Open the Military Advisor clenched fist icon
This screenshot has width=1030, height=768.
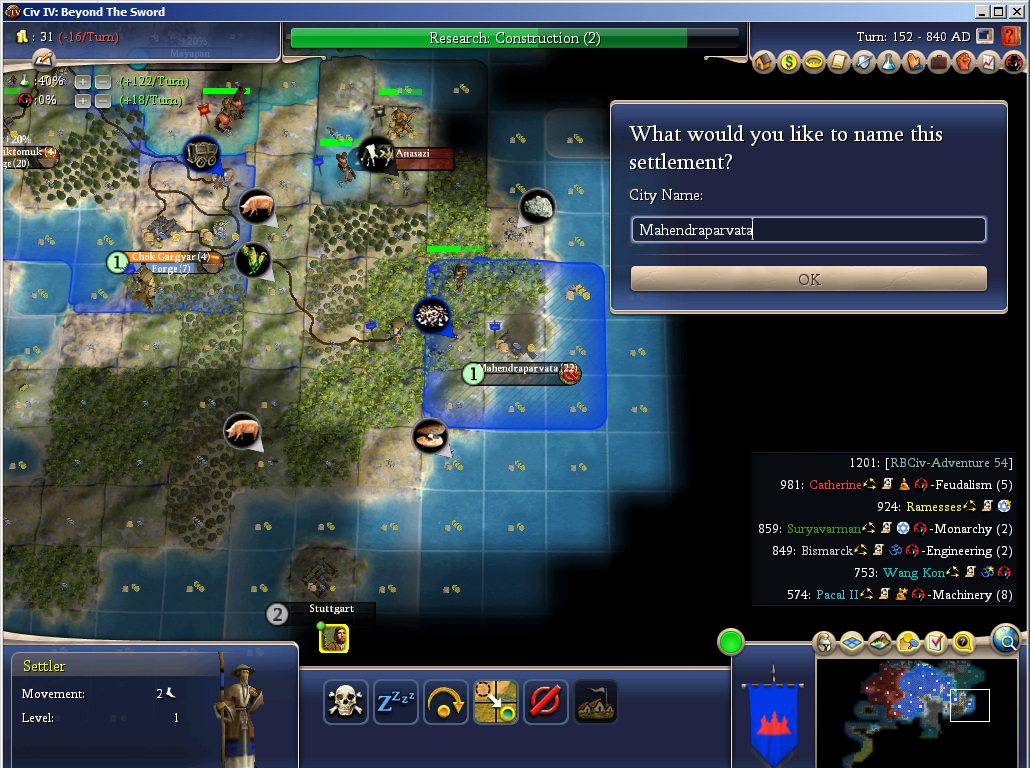point(964,63)
